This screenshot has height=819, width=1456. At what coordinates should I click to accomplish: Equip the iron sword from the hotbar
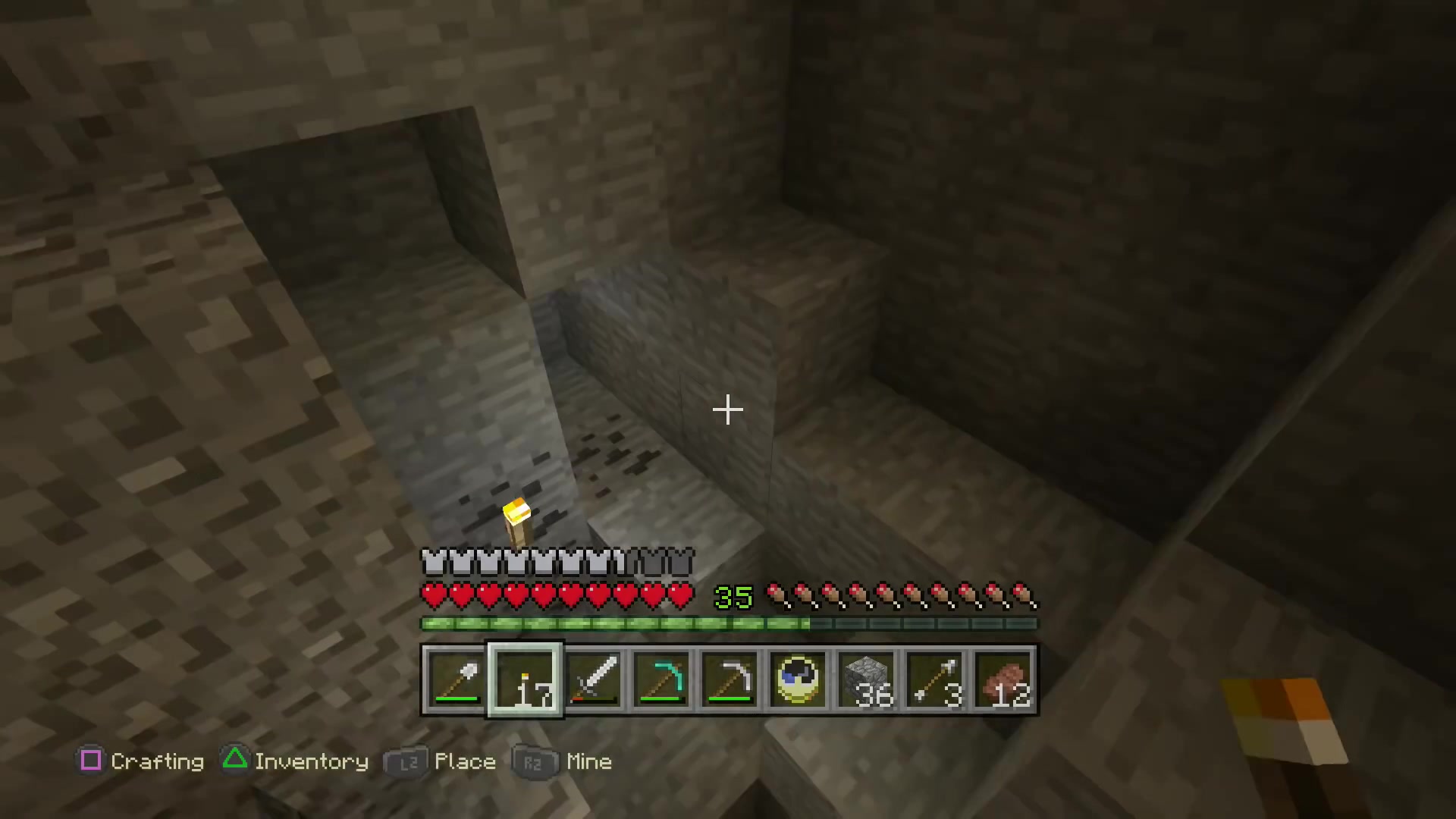coord(594,680)
